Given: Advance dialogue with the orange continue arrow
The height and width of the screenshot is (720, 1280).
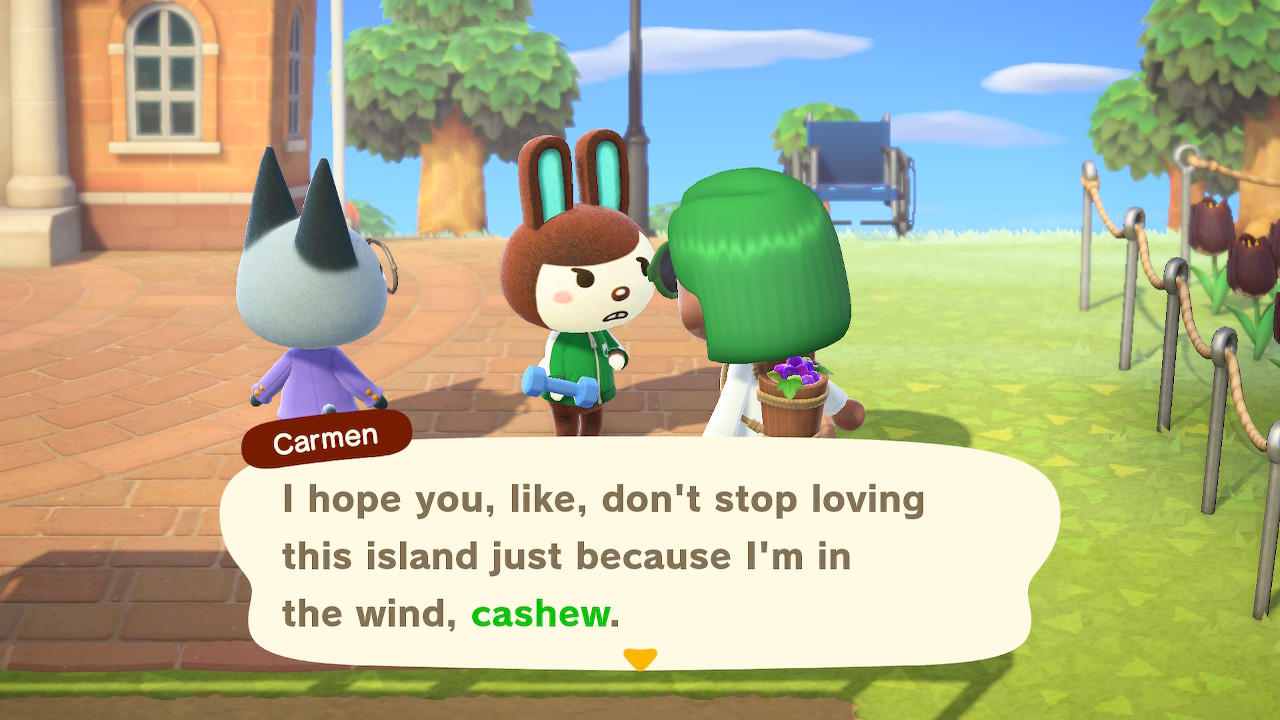Looking at the screenshot, I should click(x=640, y=659).
